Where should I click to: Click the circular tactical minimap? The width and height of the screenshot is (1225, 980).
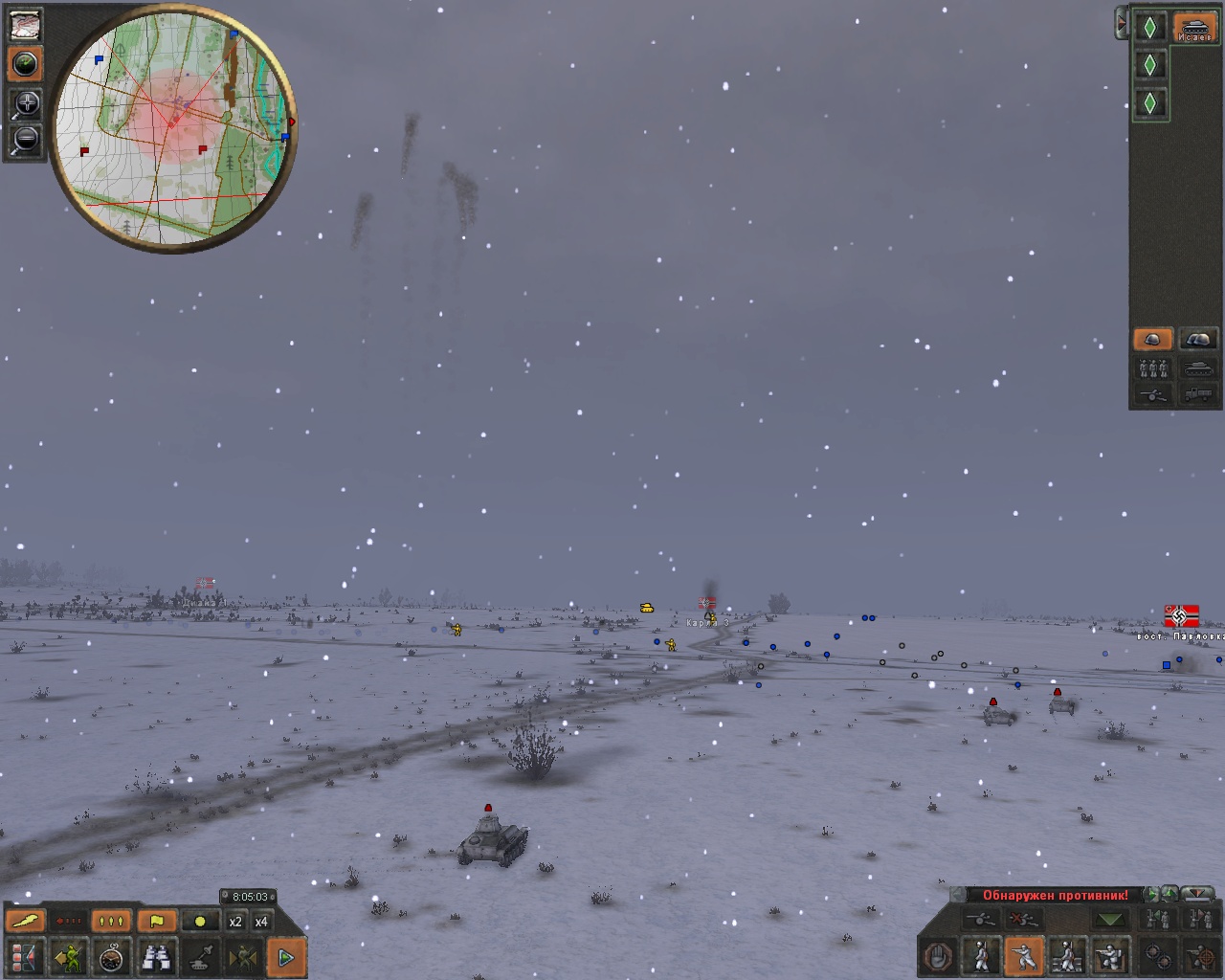pyautogui.click(x=173, y=131)
